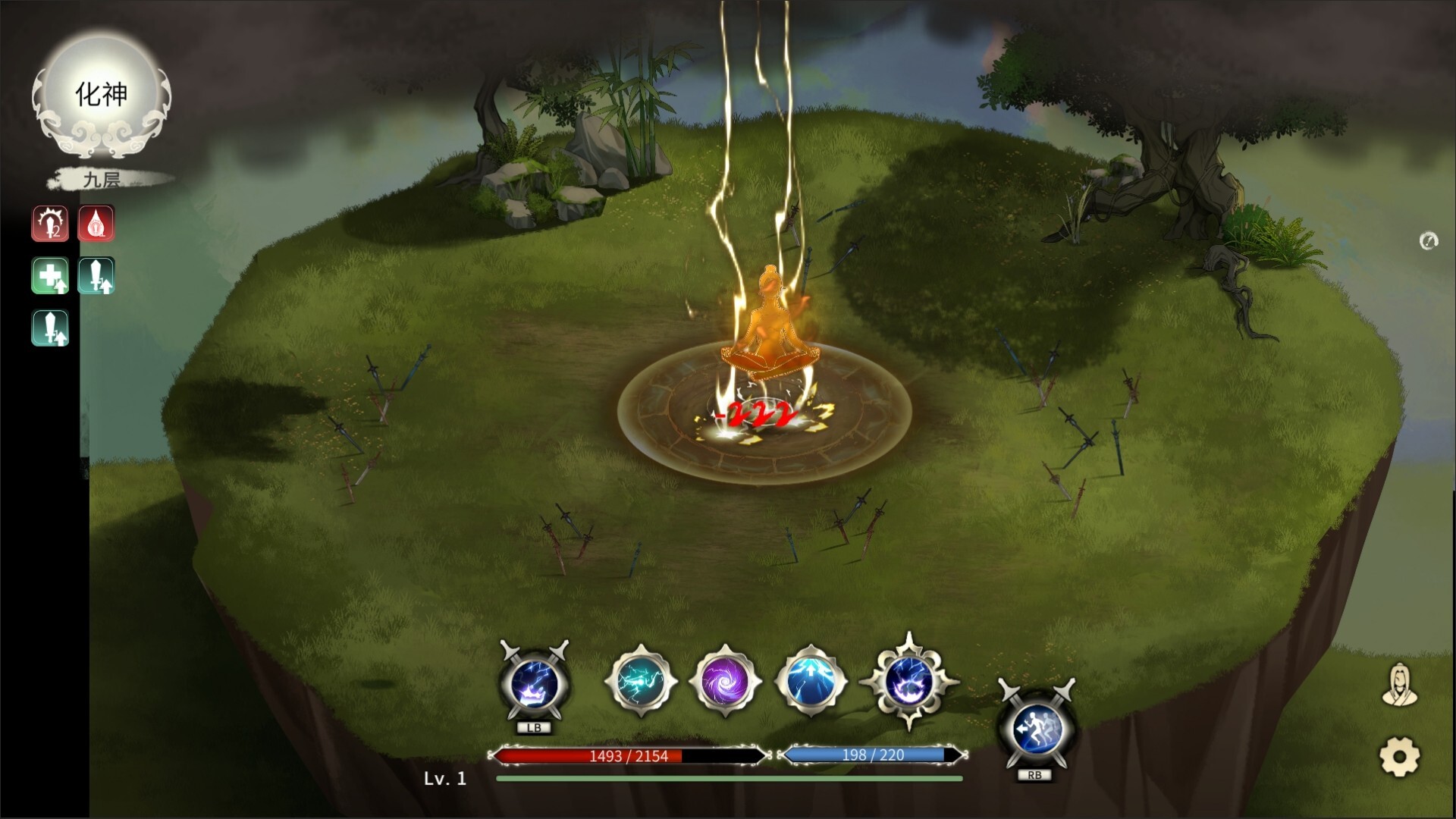Open the character portrait menu

1399,685
